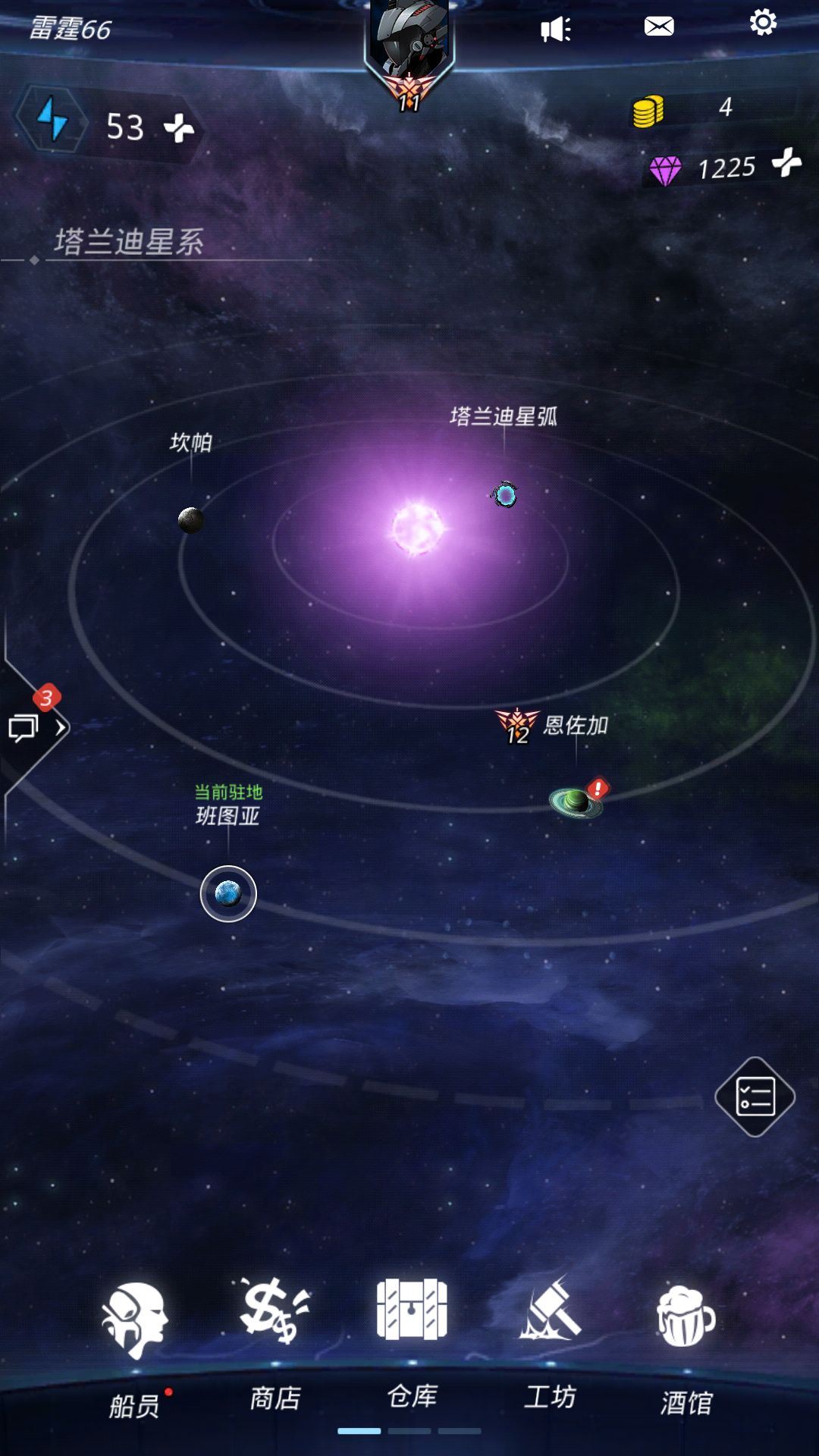Add more energy with the plus button
Viewport: 819px width, 1456px height.
pos(179,127)
